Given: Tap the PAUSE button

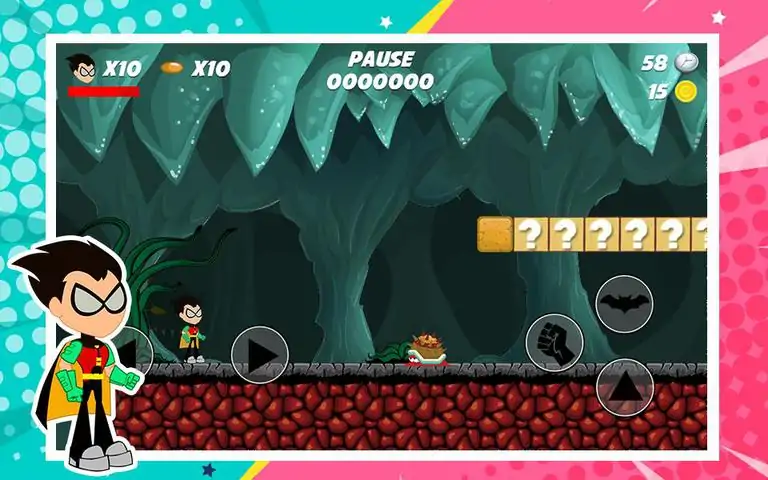Looking at the screenshot, I should [380, 60].
